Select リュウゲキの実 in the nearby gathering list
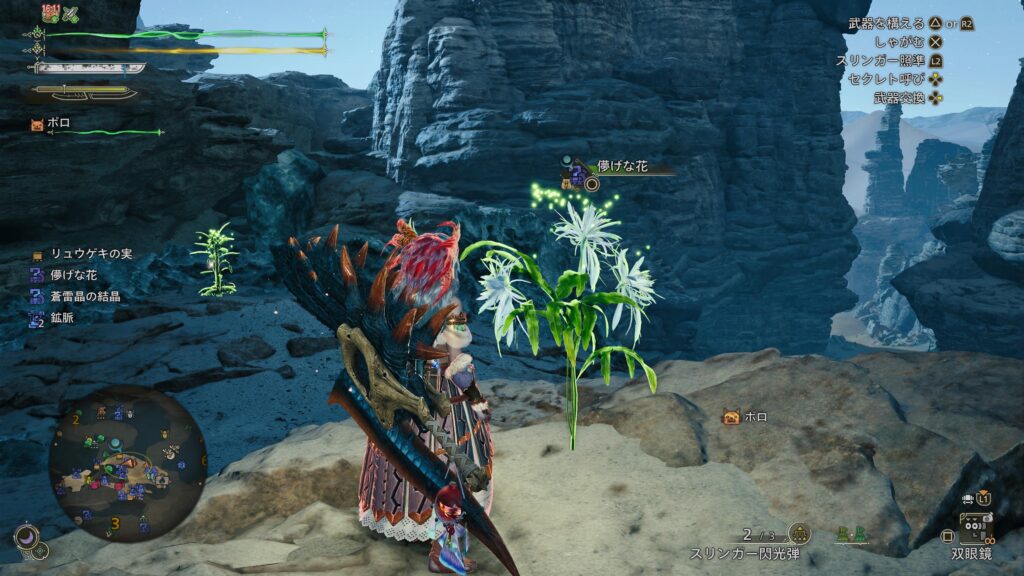The width and height of the screenshot is (1024, 576). [x=85, y=256]
